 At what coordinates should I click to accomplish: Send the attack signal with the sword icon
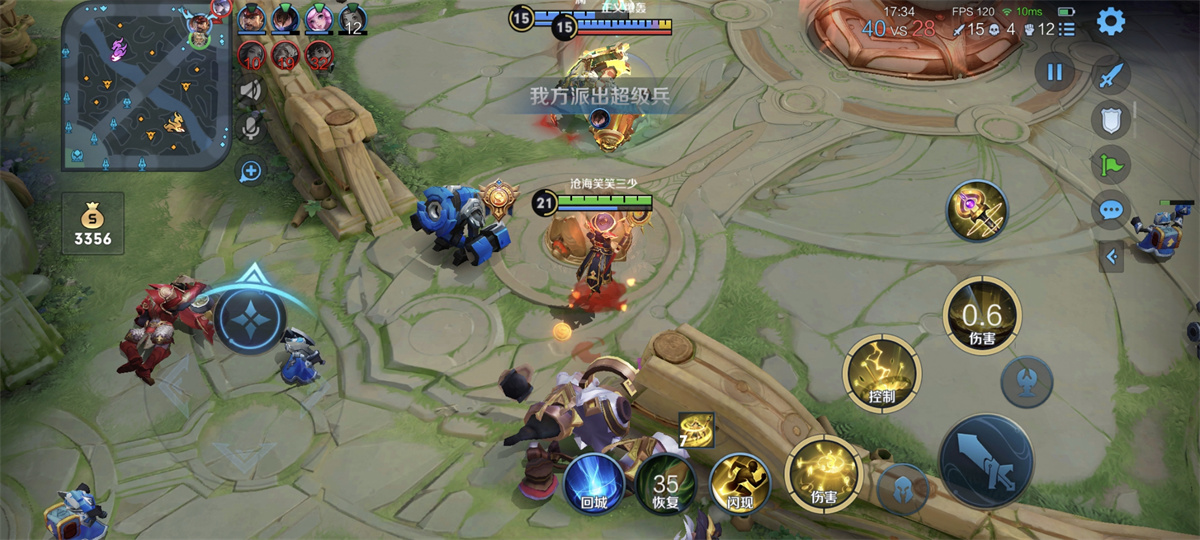[x=1111, y=76]
